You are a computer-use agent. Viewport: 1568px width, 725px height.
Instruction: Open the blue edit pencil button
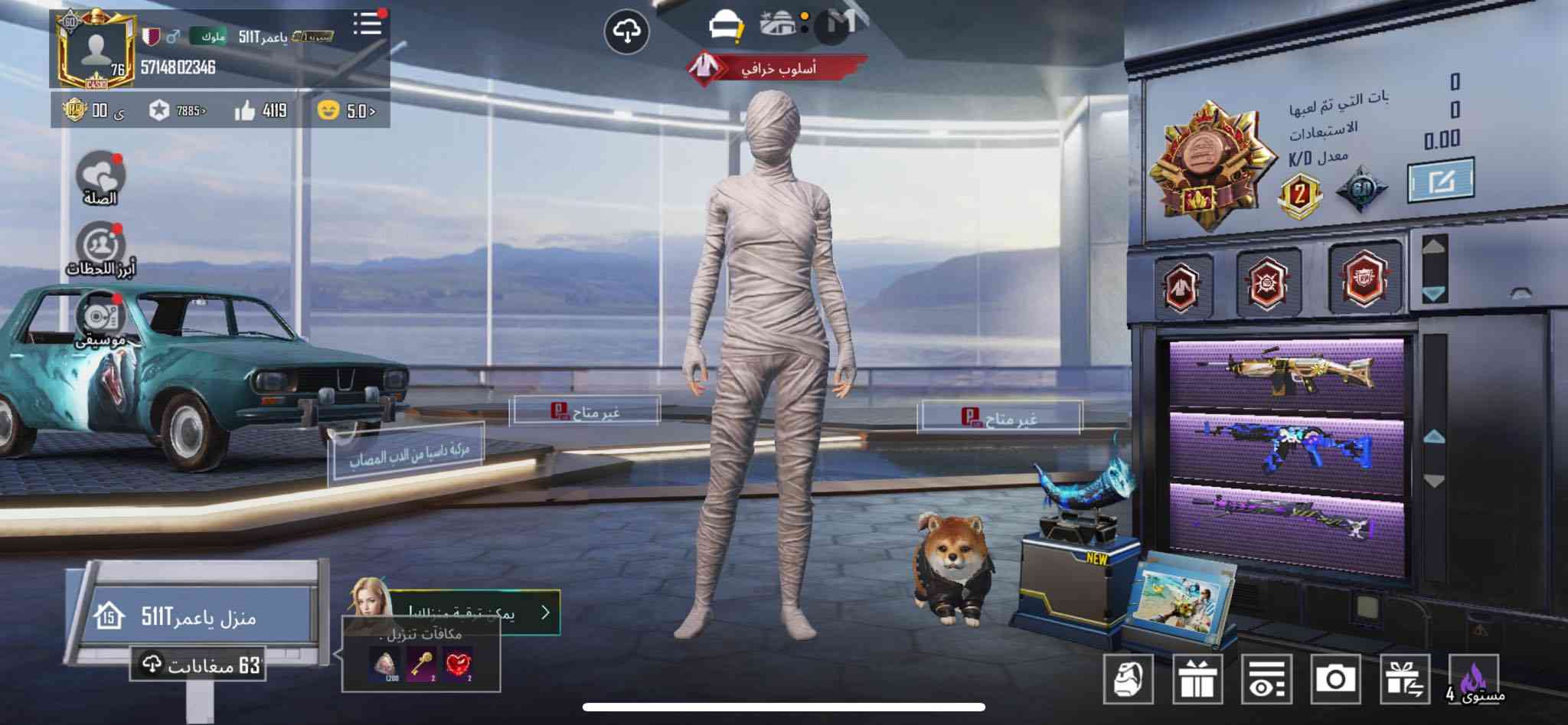coord(1439,181)
